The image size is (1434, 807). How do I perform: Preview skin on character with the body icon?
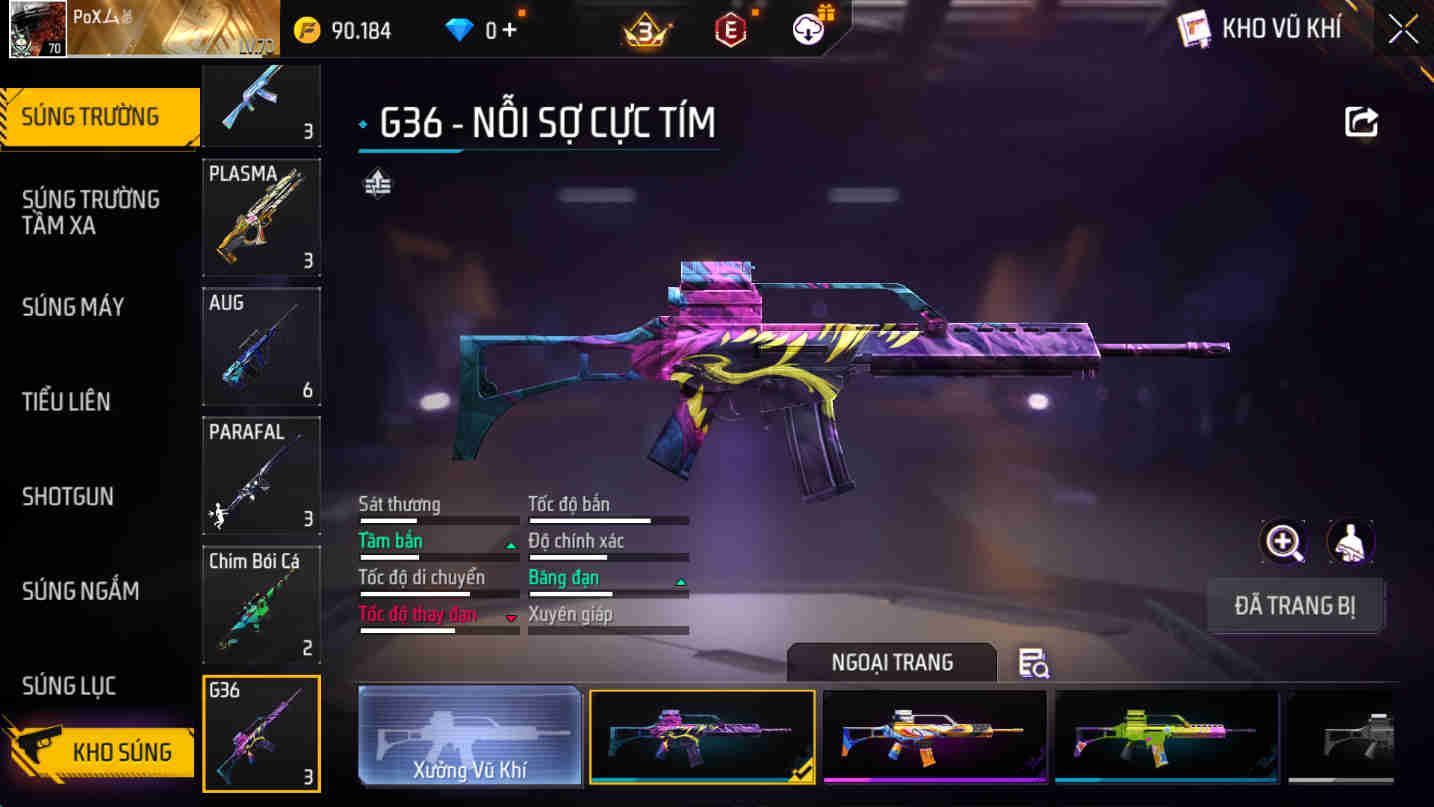[x=1349, y=542]
